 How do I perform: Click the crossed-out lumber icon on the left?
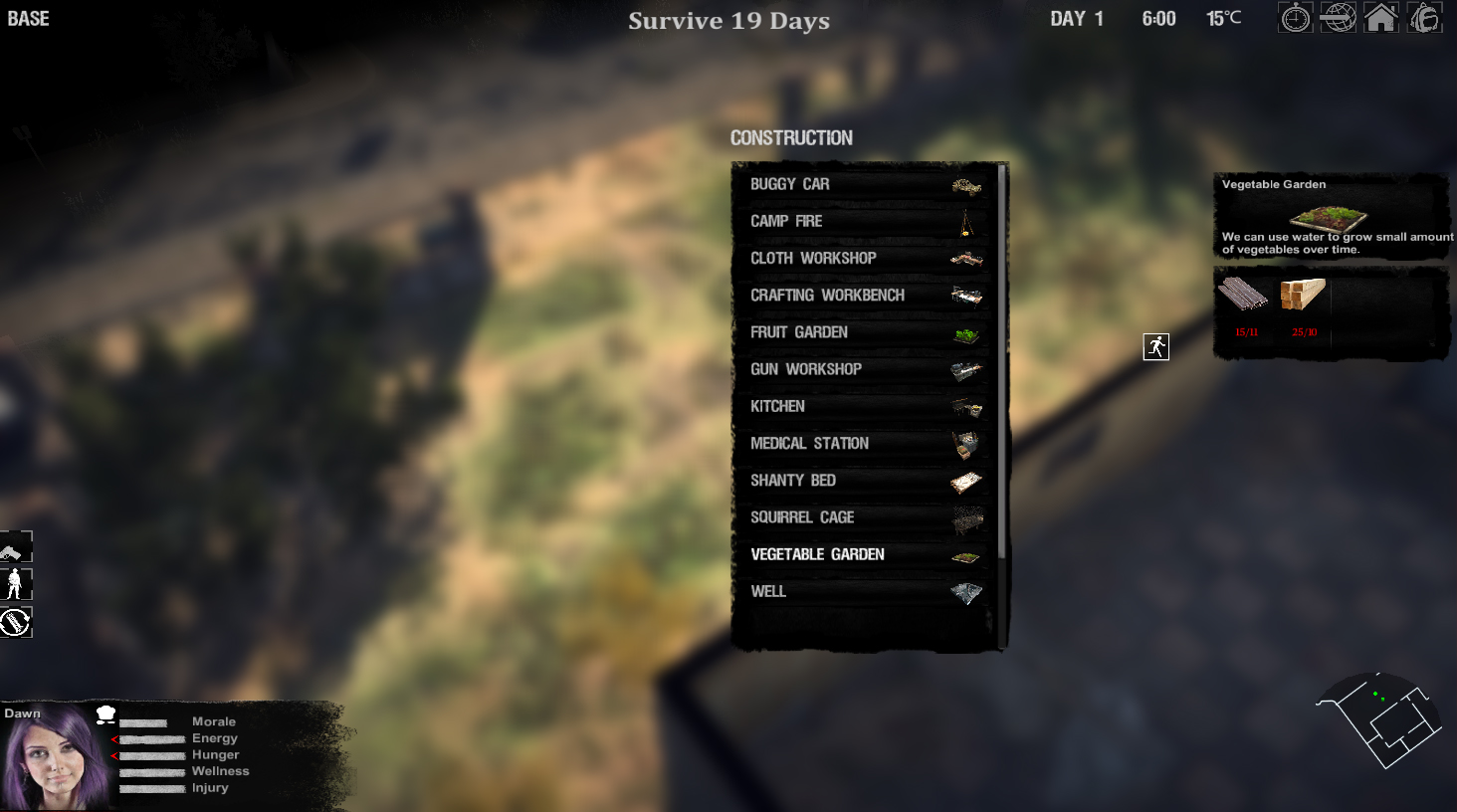point(14,621)
